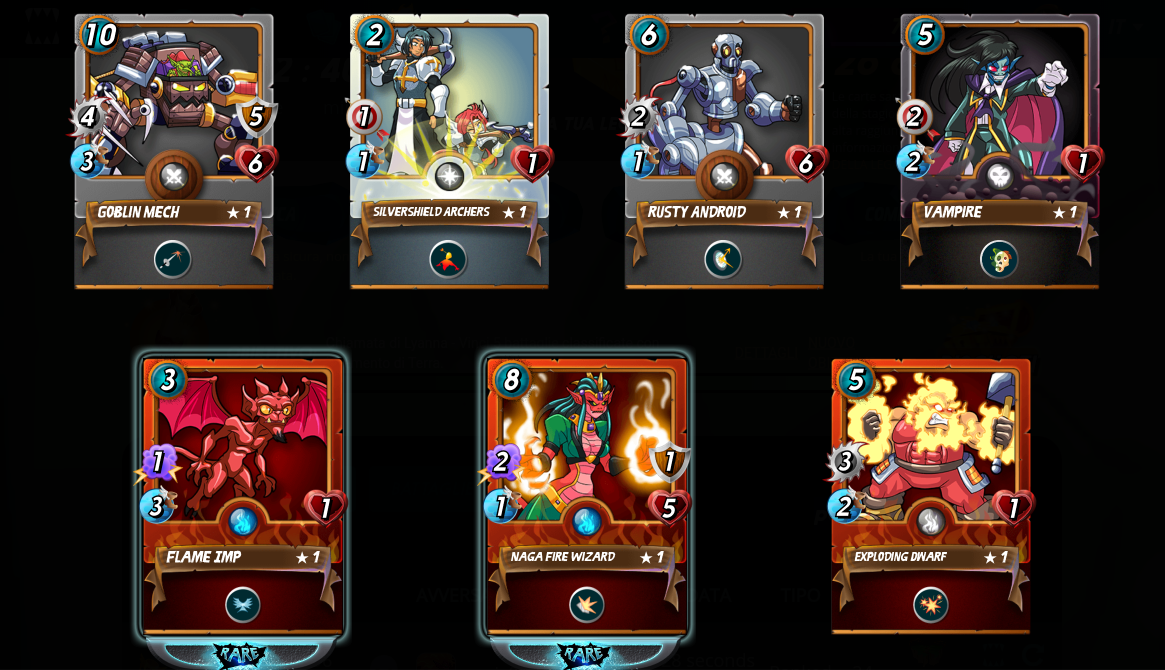The height and width of the screenshot is (670, 1165).
Task: Click Goblin Mech's ability icon
Action: point(172,260)
